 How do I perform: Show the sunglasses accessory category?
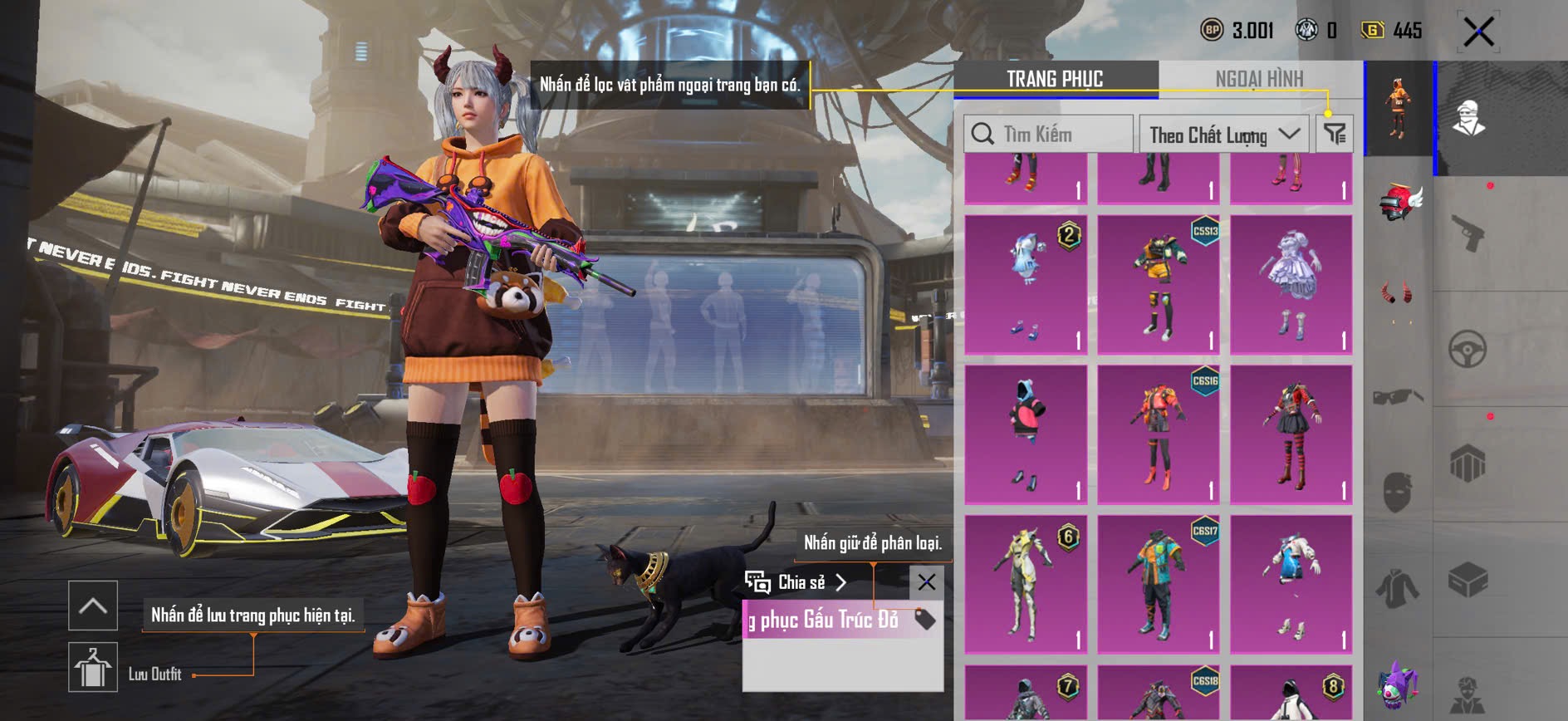click(x=1398, y=396)
